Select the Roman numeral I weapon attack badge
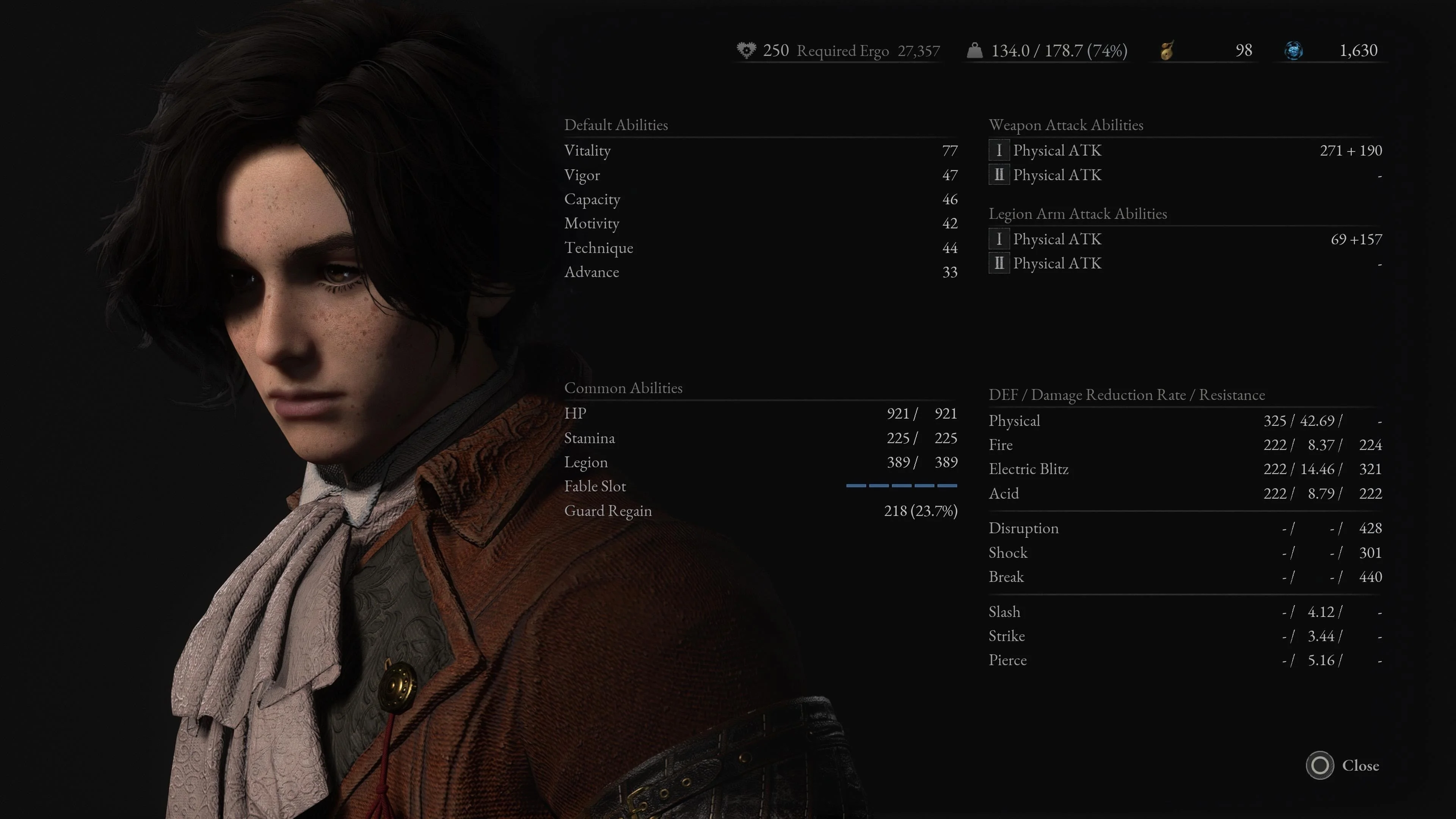Screen dimensions: 1456x819 click(x=999, y=151)
